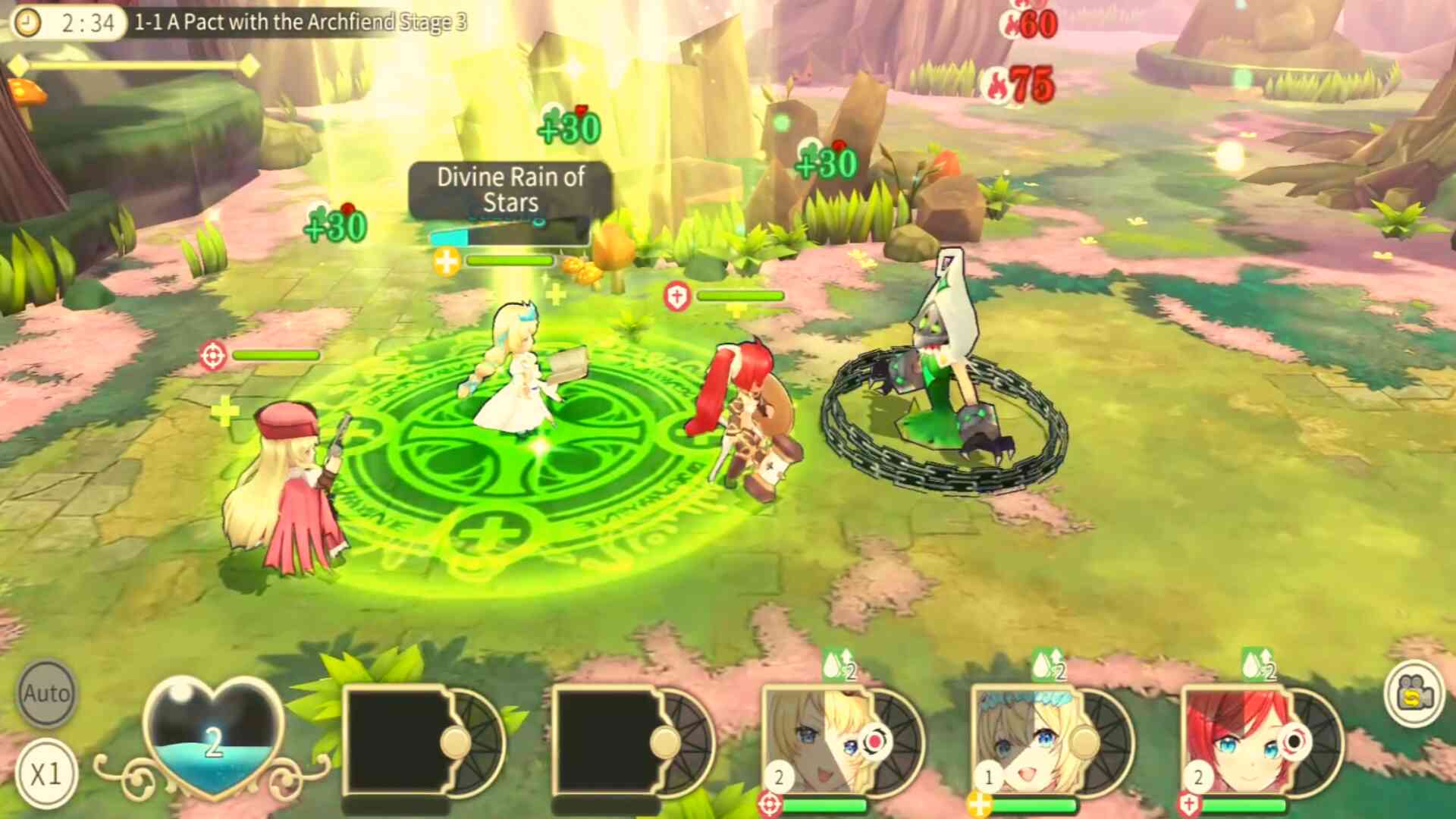Select the Divine Rain of Stars banner
1456x819 pixels.
[510, 190]
